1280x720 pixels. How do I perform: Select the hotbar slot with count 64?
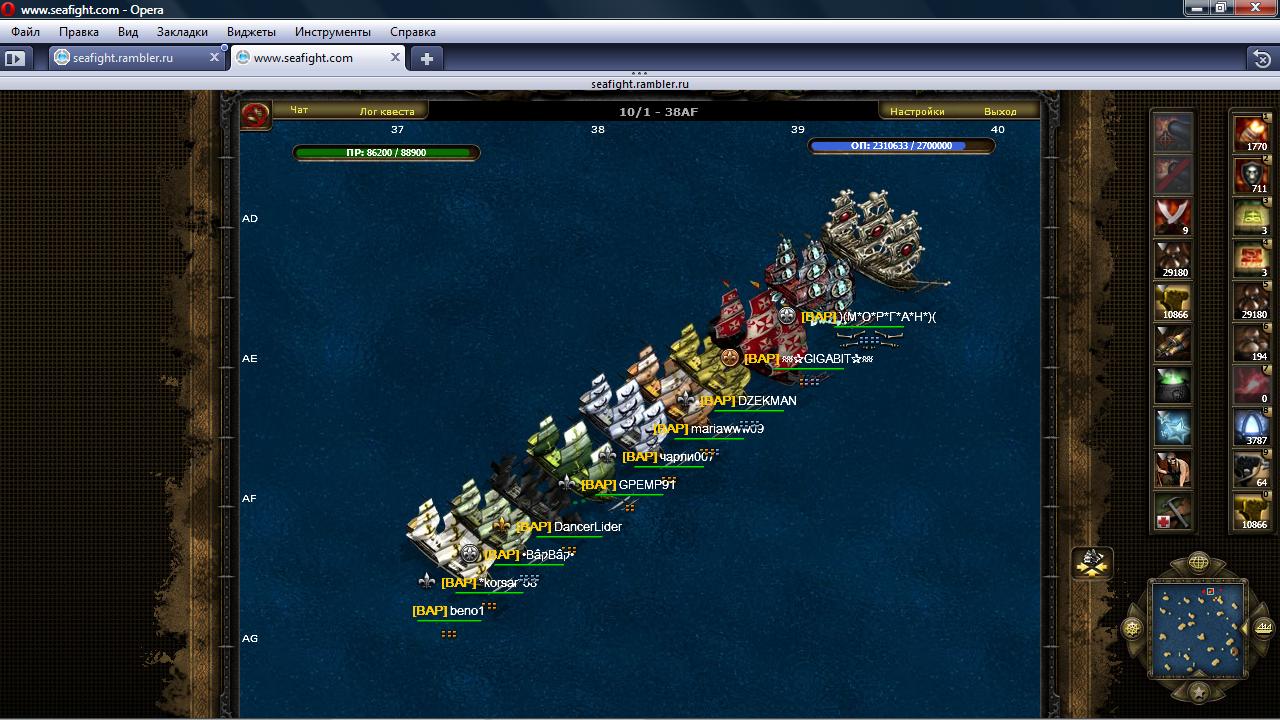[1251, 469]
